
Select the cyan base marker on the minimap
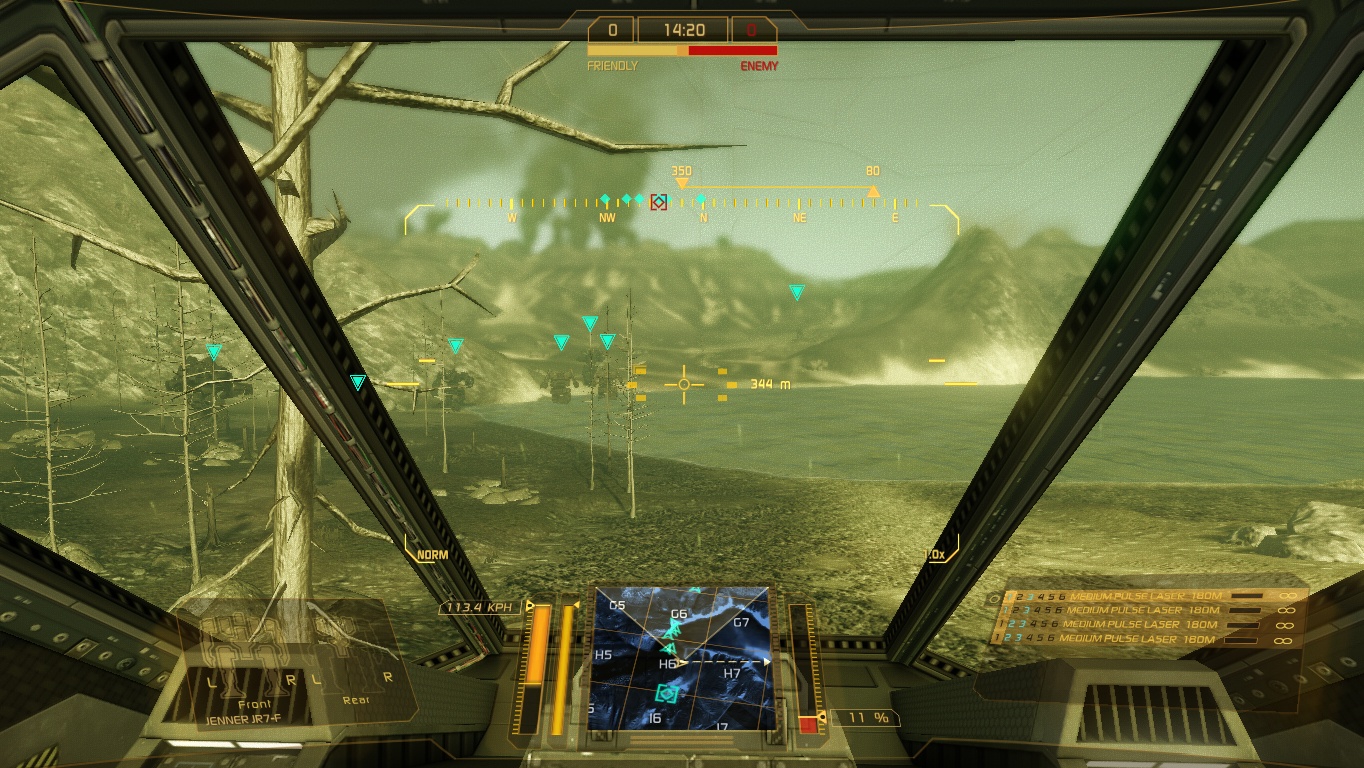click(667, 692)
